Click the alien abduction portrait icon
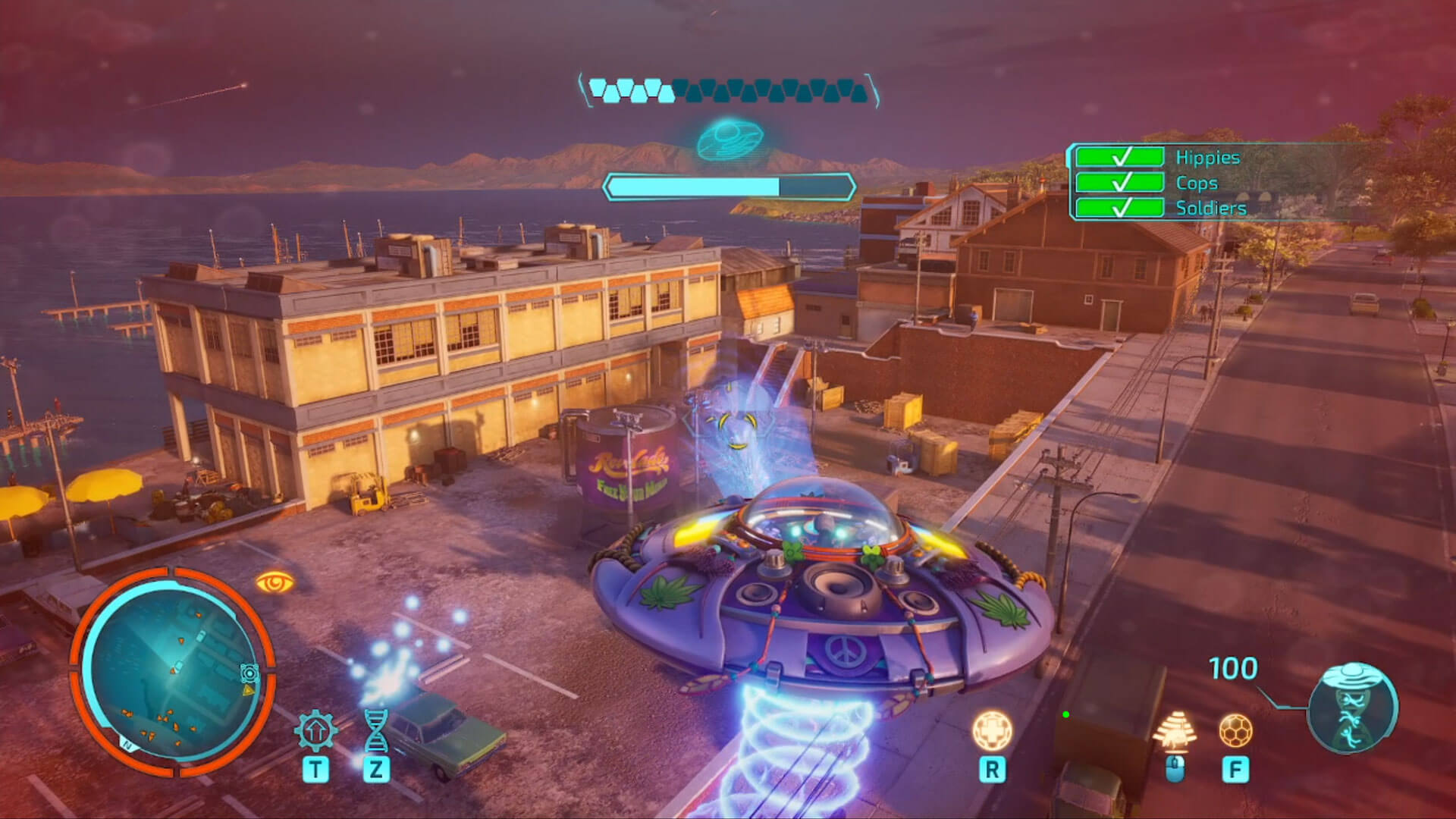The height and width of the screenshot is (819, 1456). pyautogui.click(x=1354, y=708)
